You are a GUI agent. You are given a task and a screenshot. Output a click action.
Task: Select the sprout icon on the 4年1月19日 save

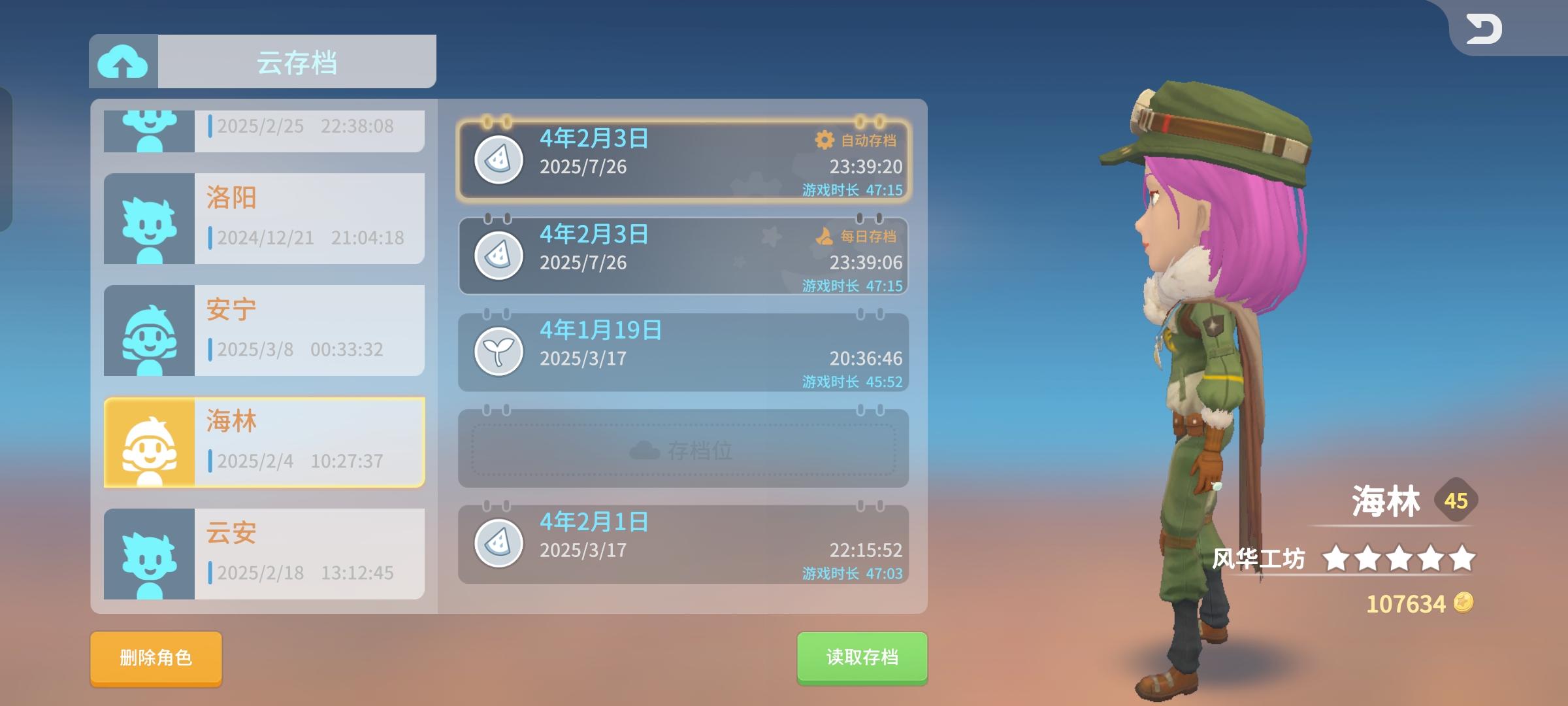(499, 352)
